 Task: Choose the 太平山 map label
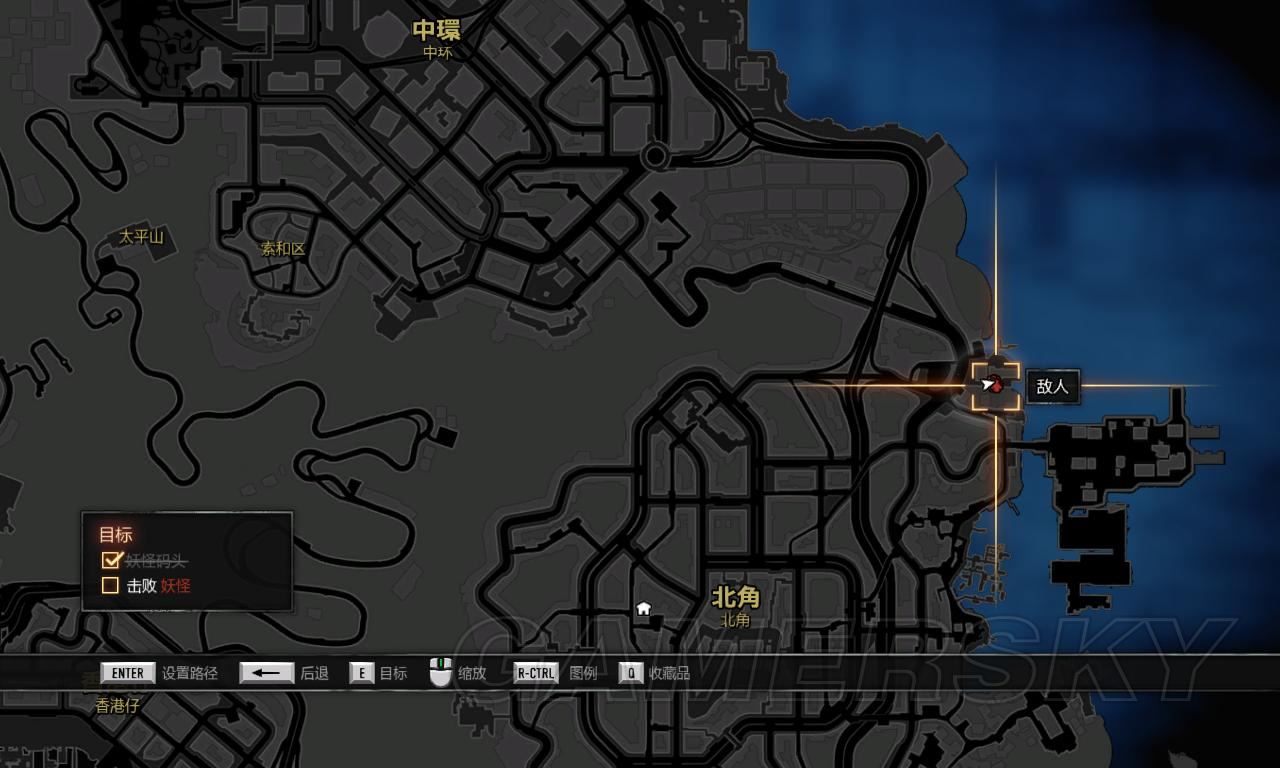click(141, 237)
